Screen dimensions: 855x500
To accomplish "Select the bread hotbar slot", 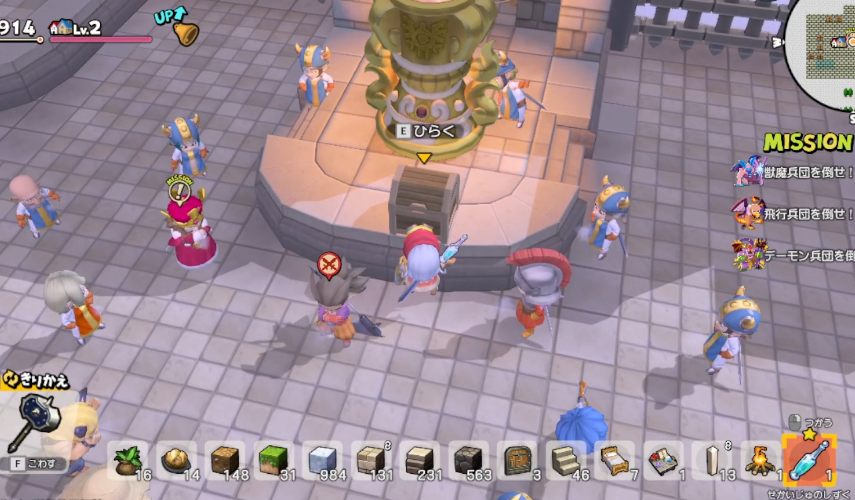I will (177, 460).
